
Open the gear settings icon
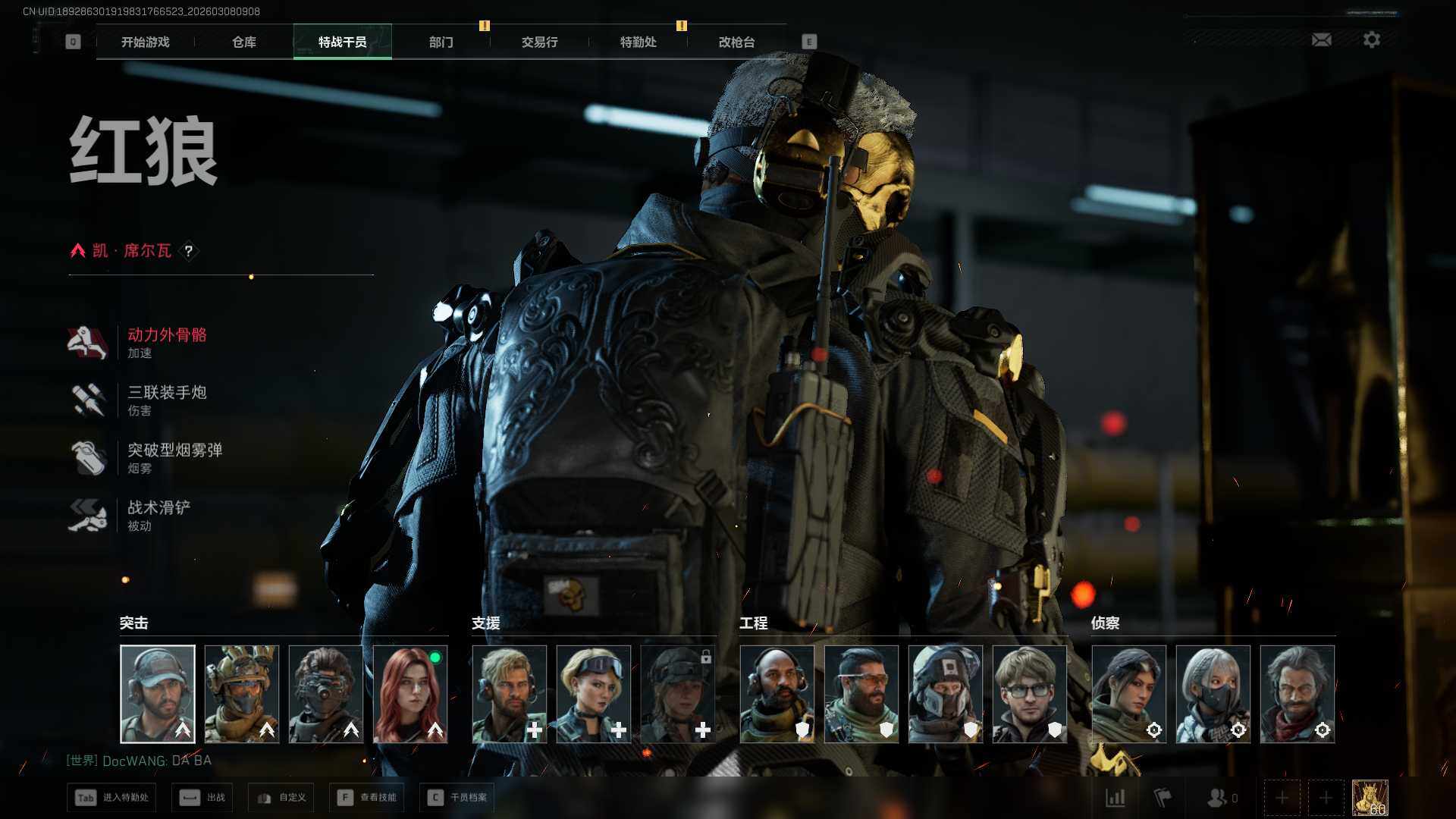[x=1372, y=39]
